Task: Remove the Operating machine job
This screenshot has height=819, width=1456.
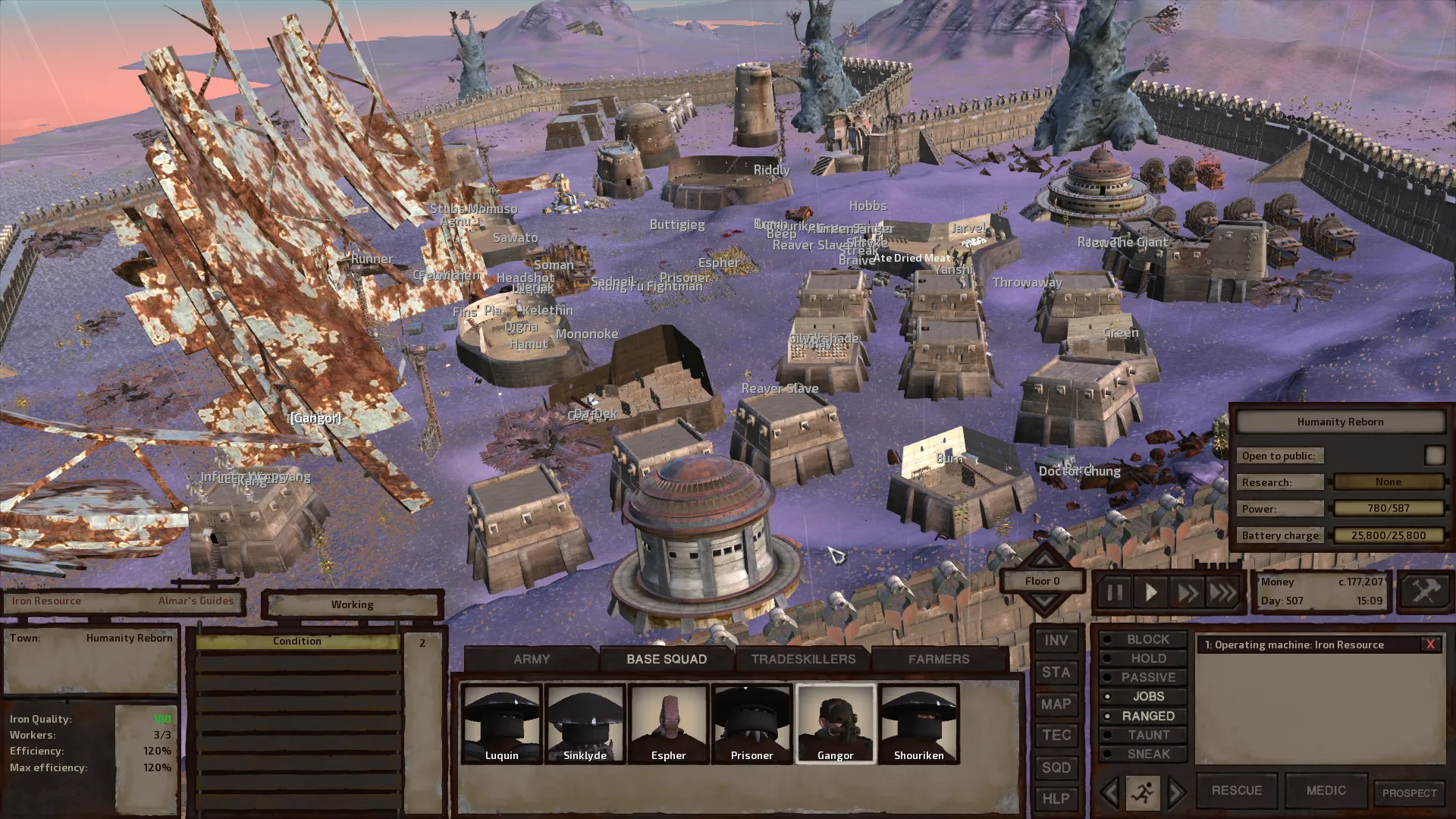Action: (x=1430, y=645)
